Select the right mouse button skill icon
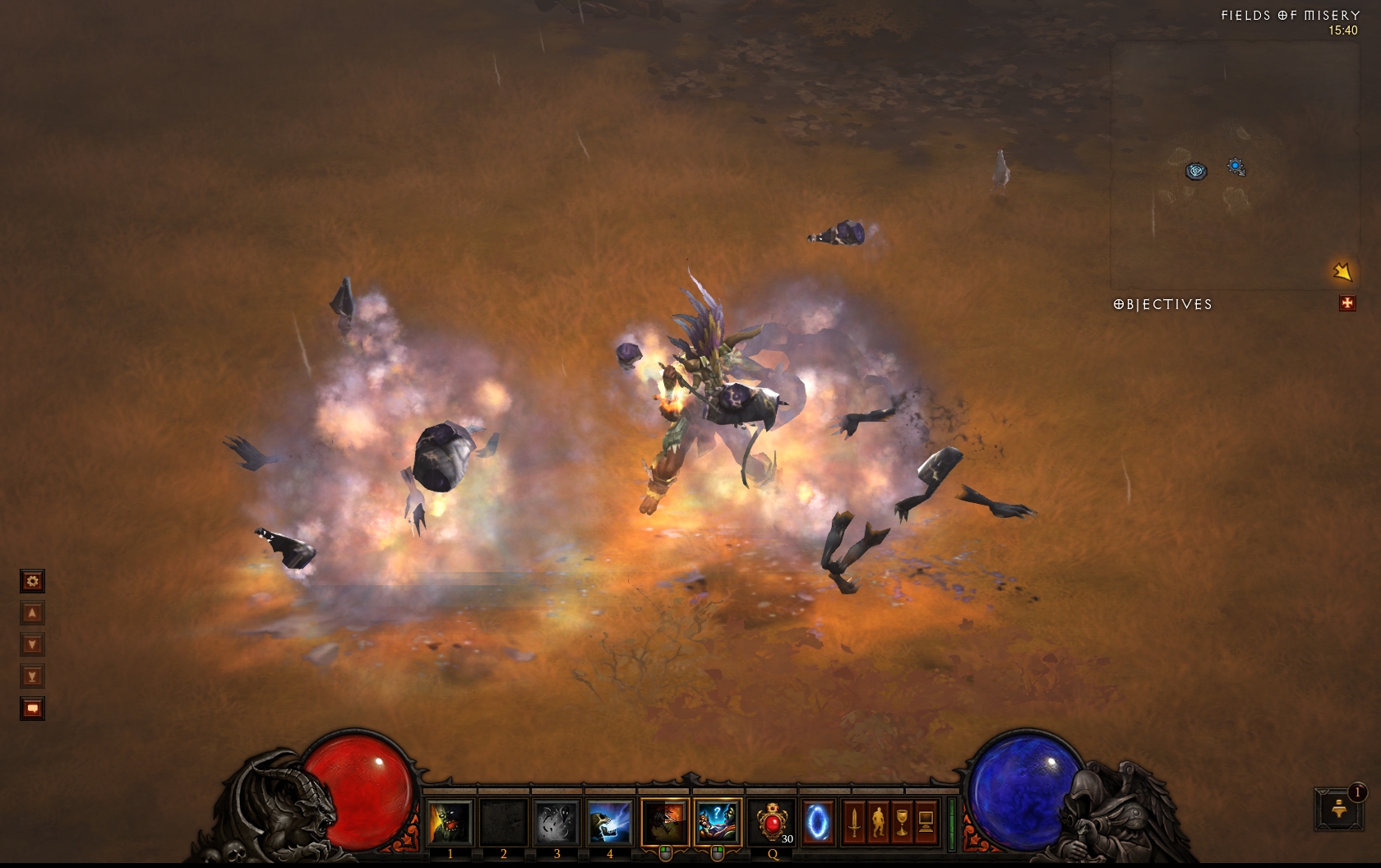1381x868 pixels. 717,822
